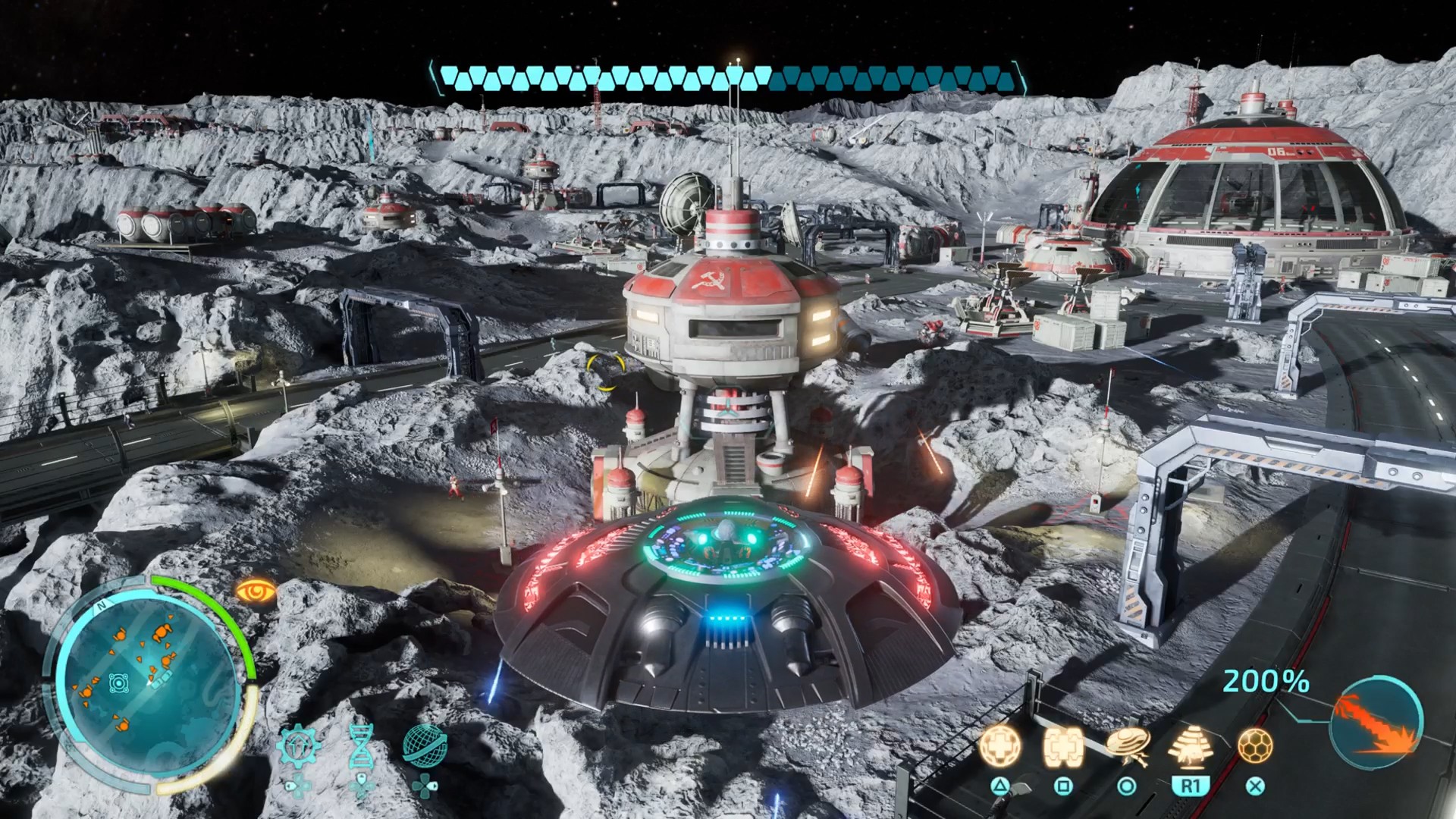Image resolution: width=1456 pixels, height=819 pixels.
Task: Select the orange death ray weapon icon
Action: point(1376,722)
